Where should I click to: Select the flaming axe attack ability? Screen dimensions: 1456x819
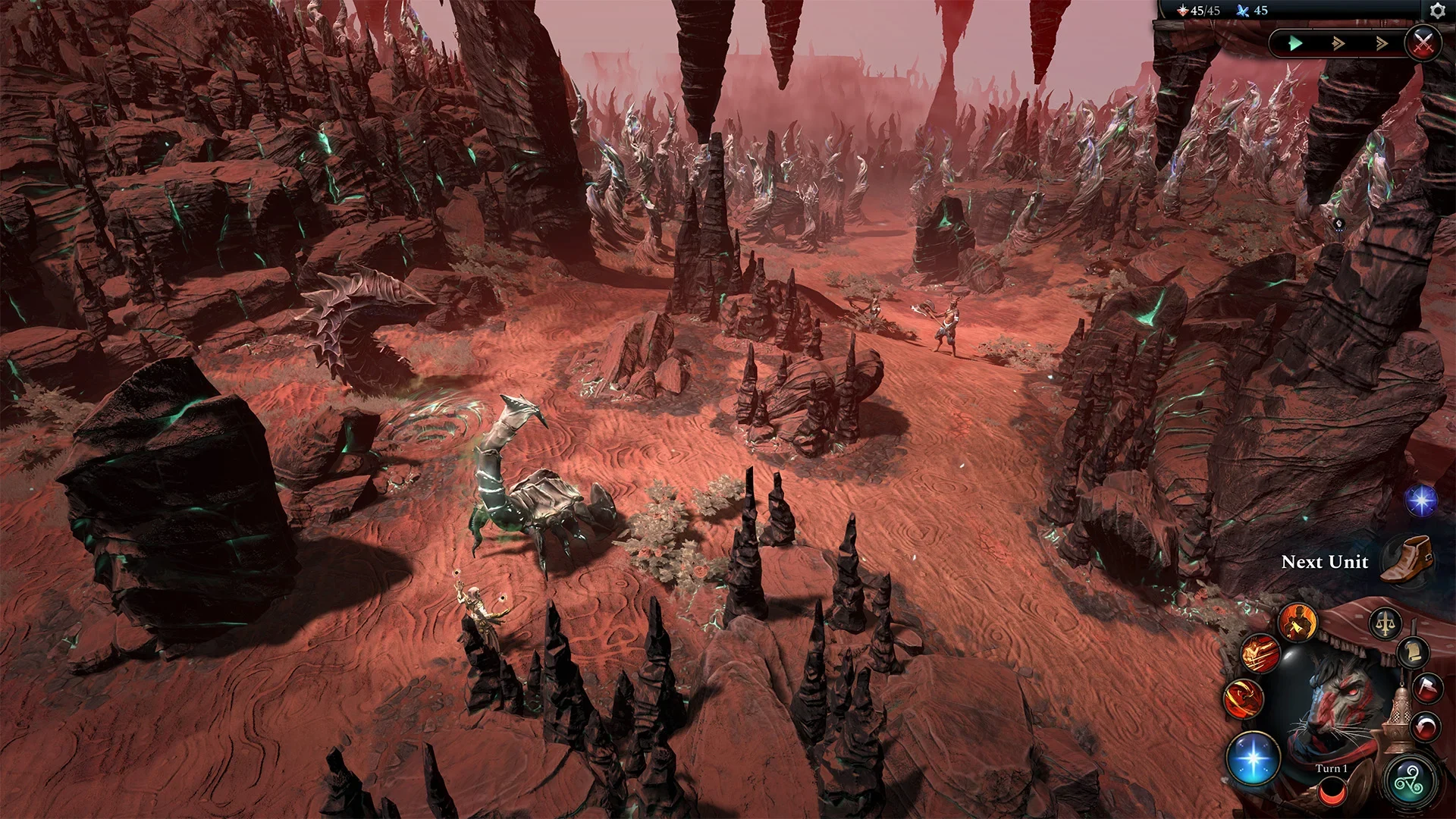click(x=1297, y=623)
